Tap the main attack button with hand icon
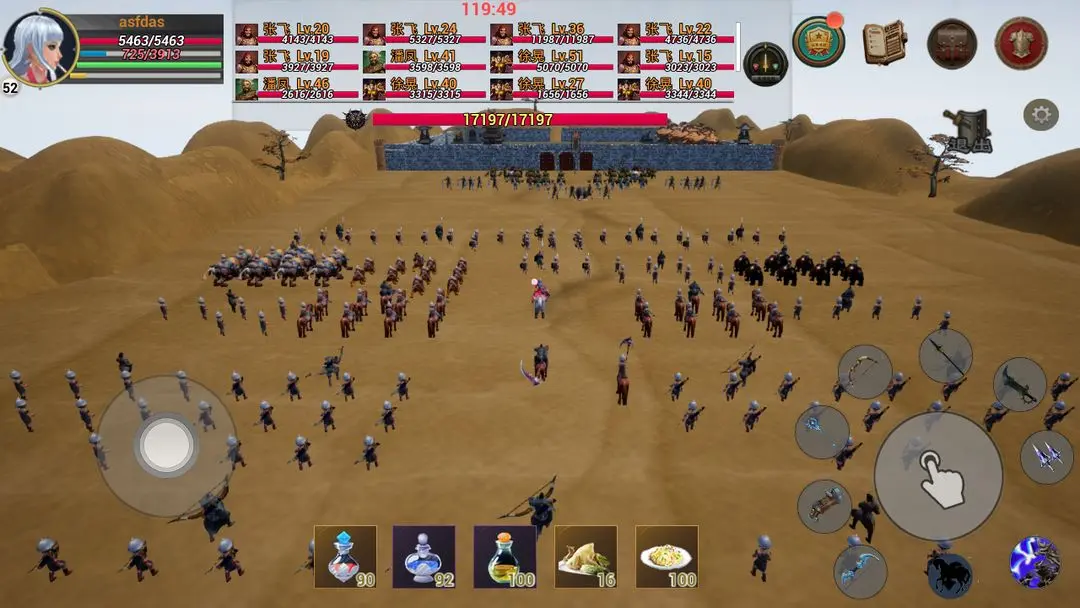 click(938, 476)
